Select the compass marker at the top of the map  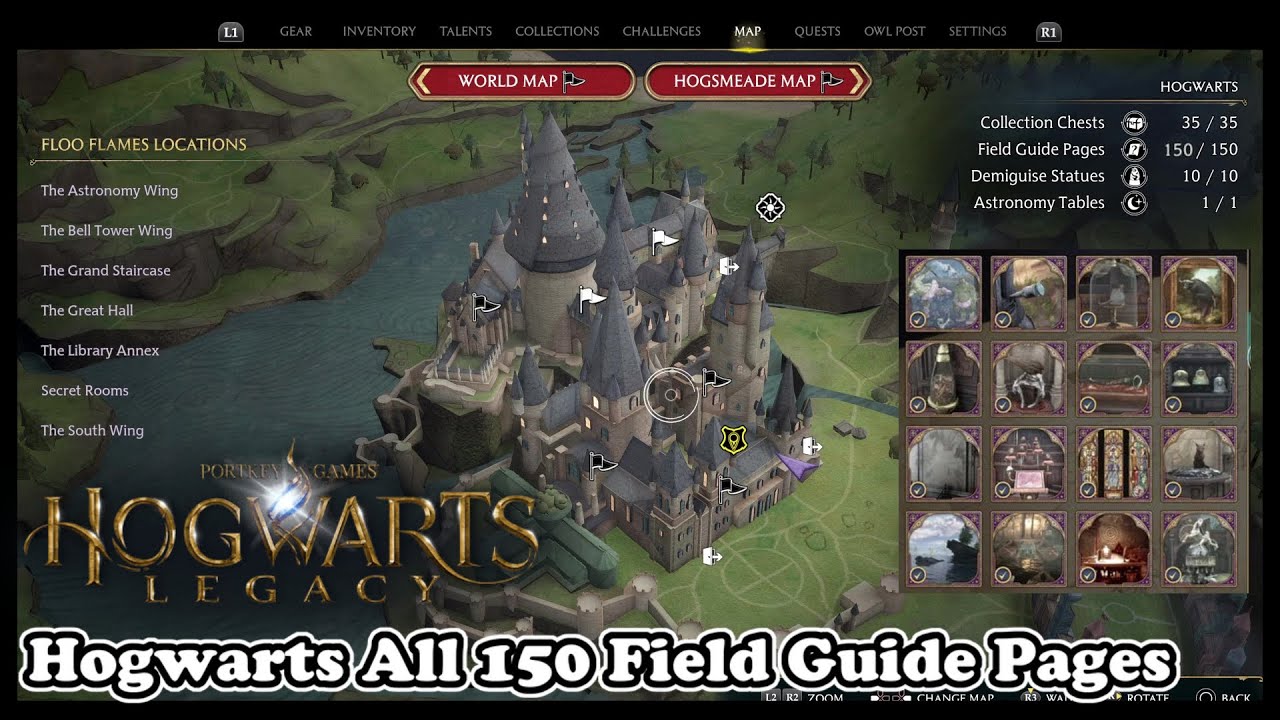[x=770, y=209]
